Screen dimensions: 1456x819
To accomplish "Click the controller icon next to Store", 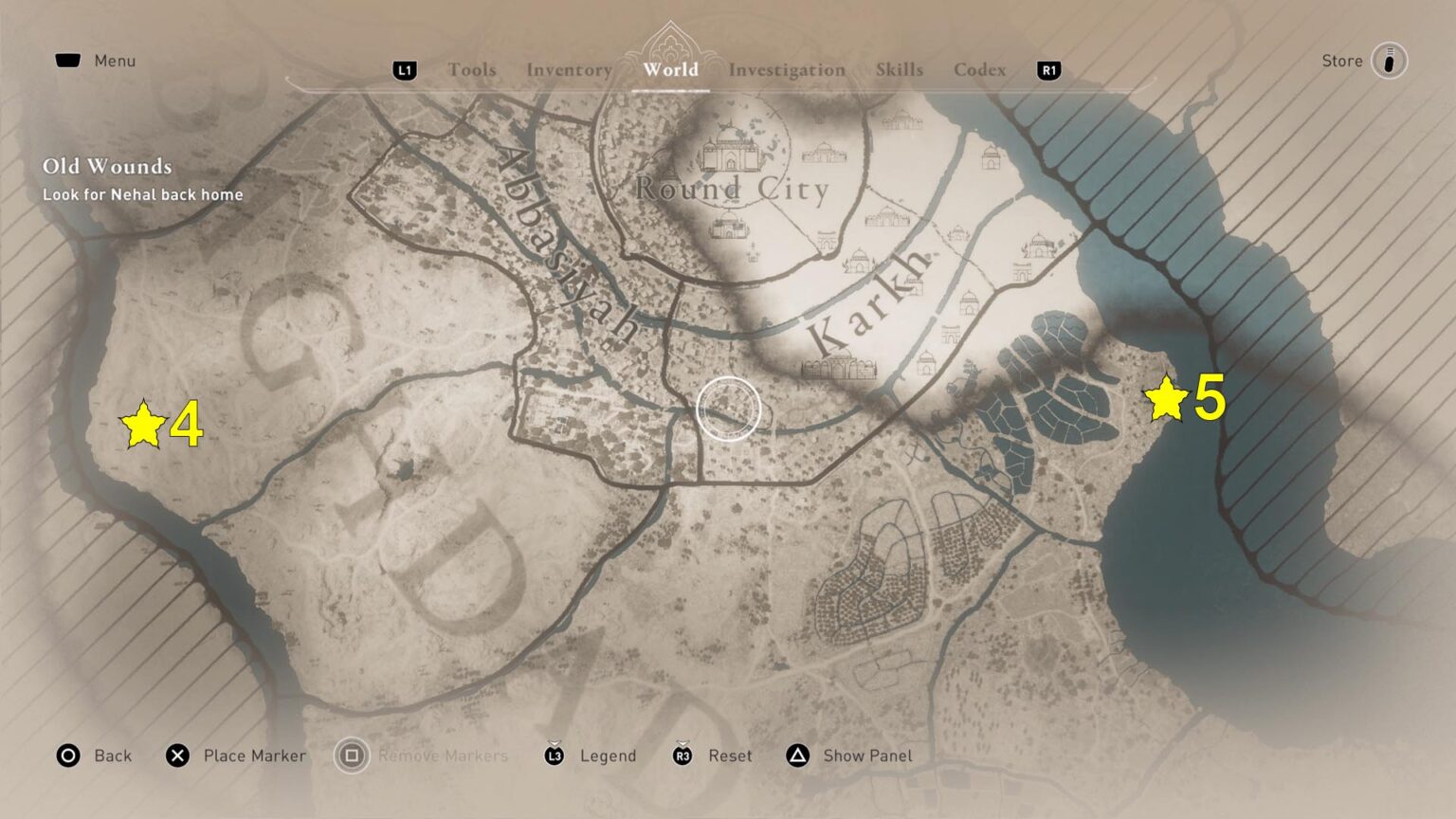I will pyautogui.click(x=1388, y=60).
